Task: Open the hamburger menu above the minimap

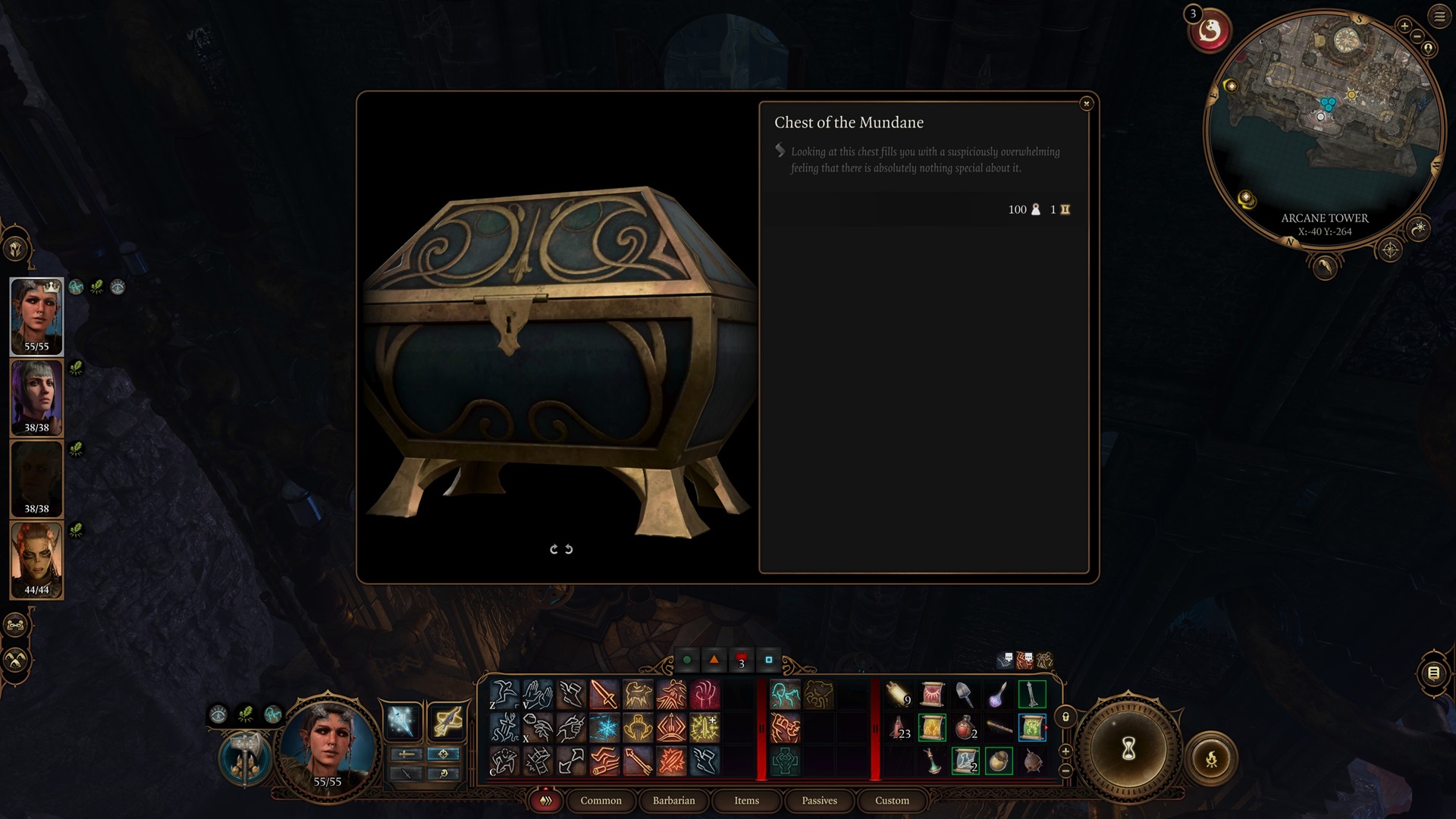Action: tap(1439, 17)
